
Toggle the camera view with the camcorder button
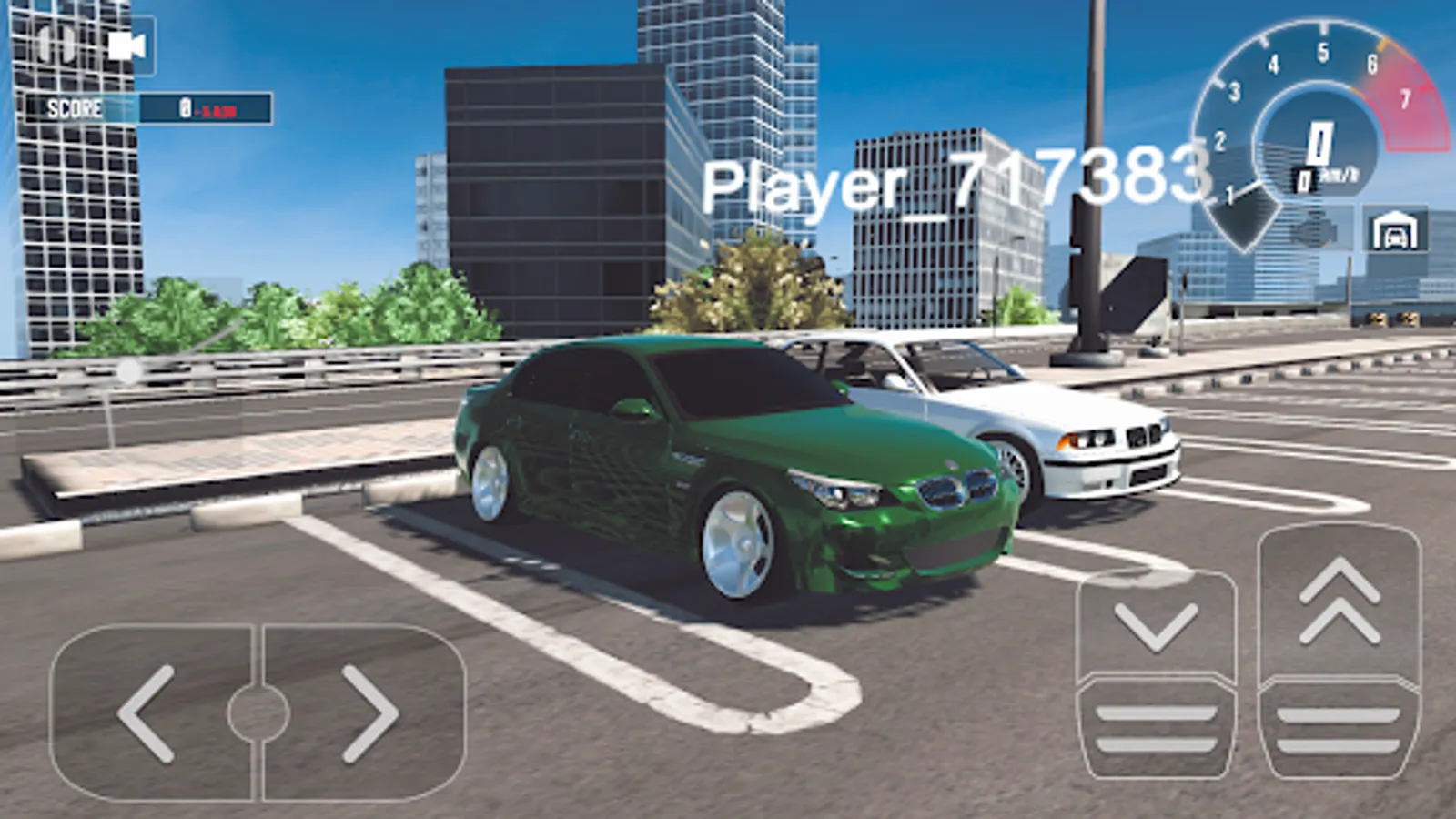click(127, 45)
